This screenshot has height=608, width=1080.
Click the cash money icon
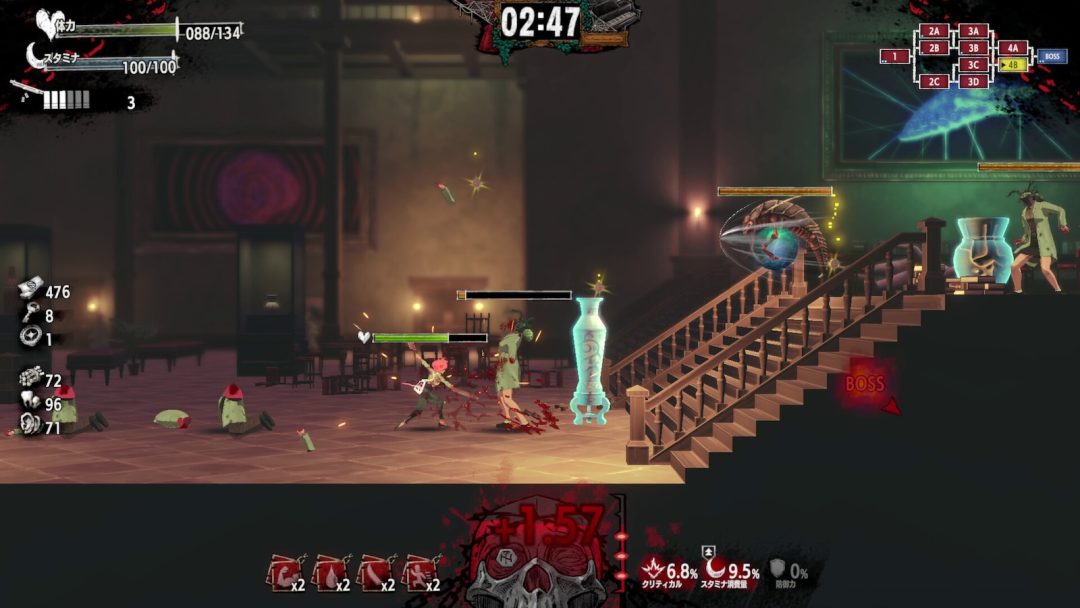coord(29,290)
